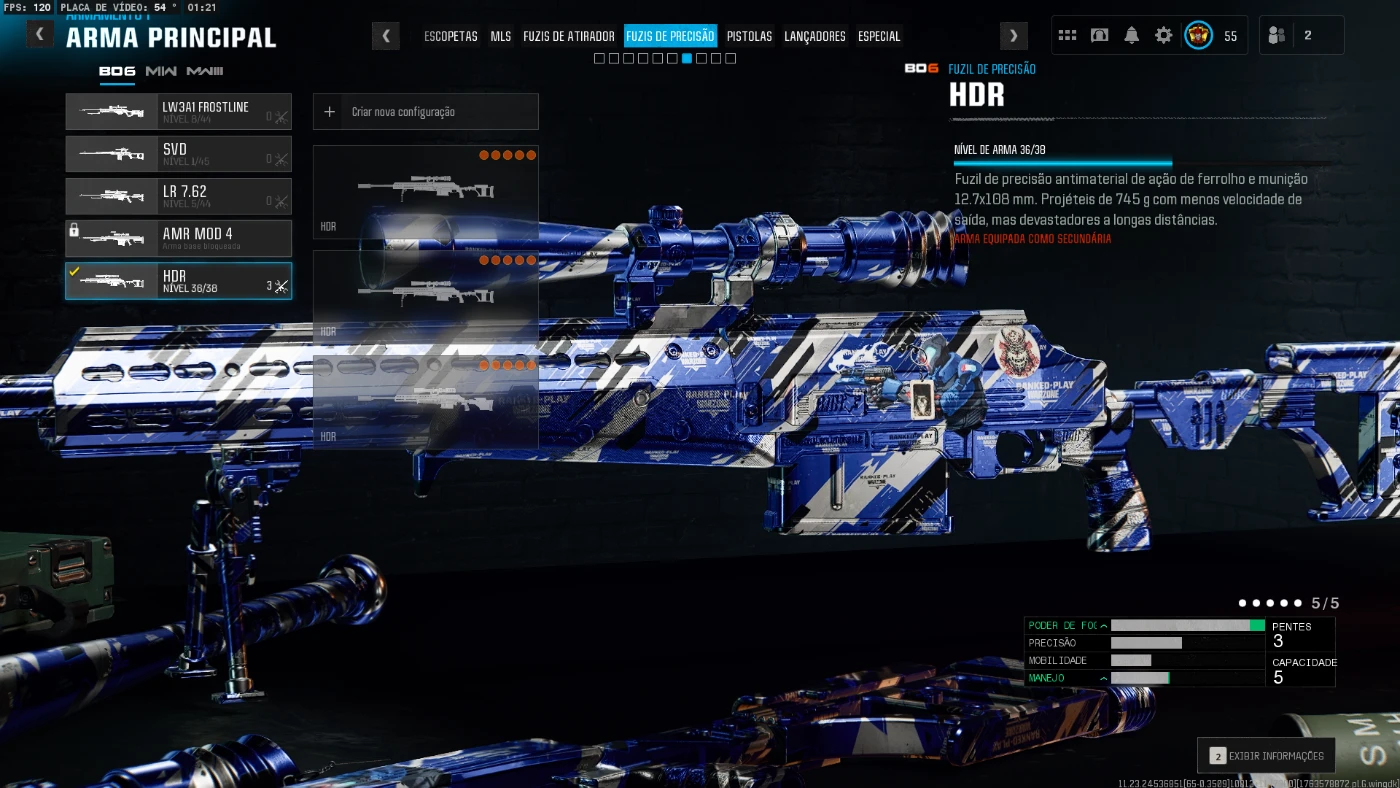Viewport: 1400px width, 788px height.
Task: Filter weapons by the MW game tab
Action: click(x=161, y=71)
